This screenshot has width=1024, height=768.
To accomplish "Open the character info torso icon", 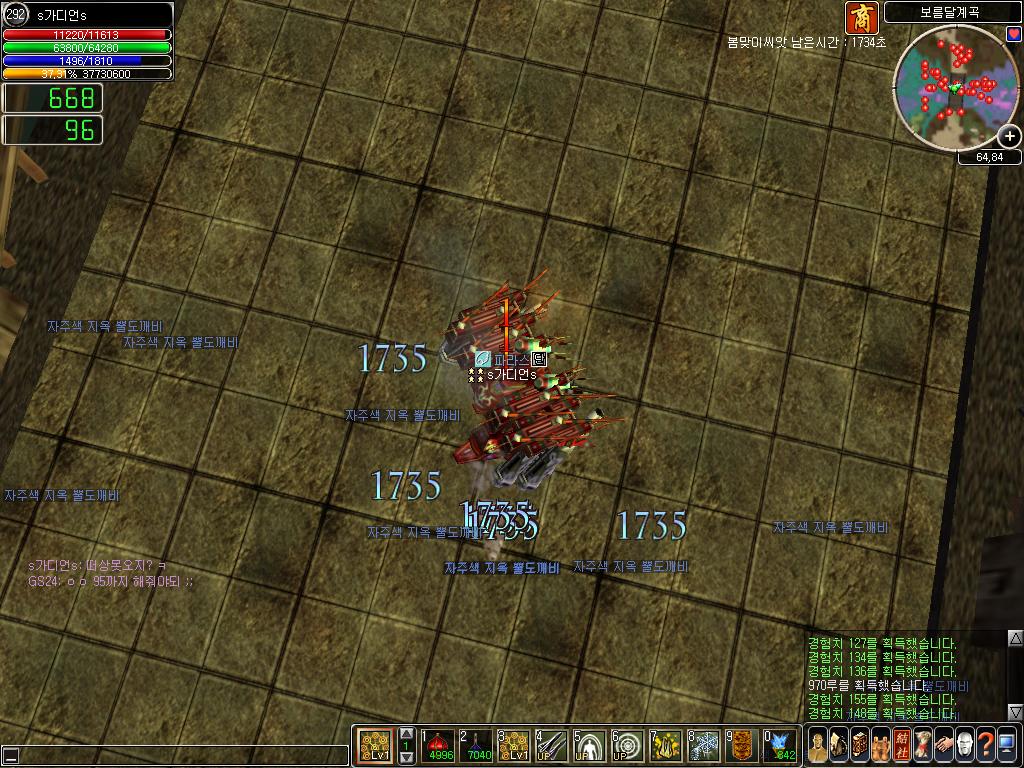I will (x=818, y=745).
